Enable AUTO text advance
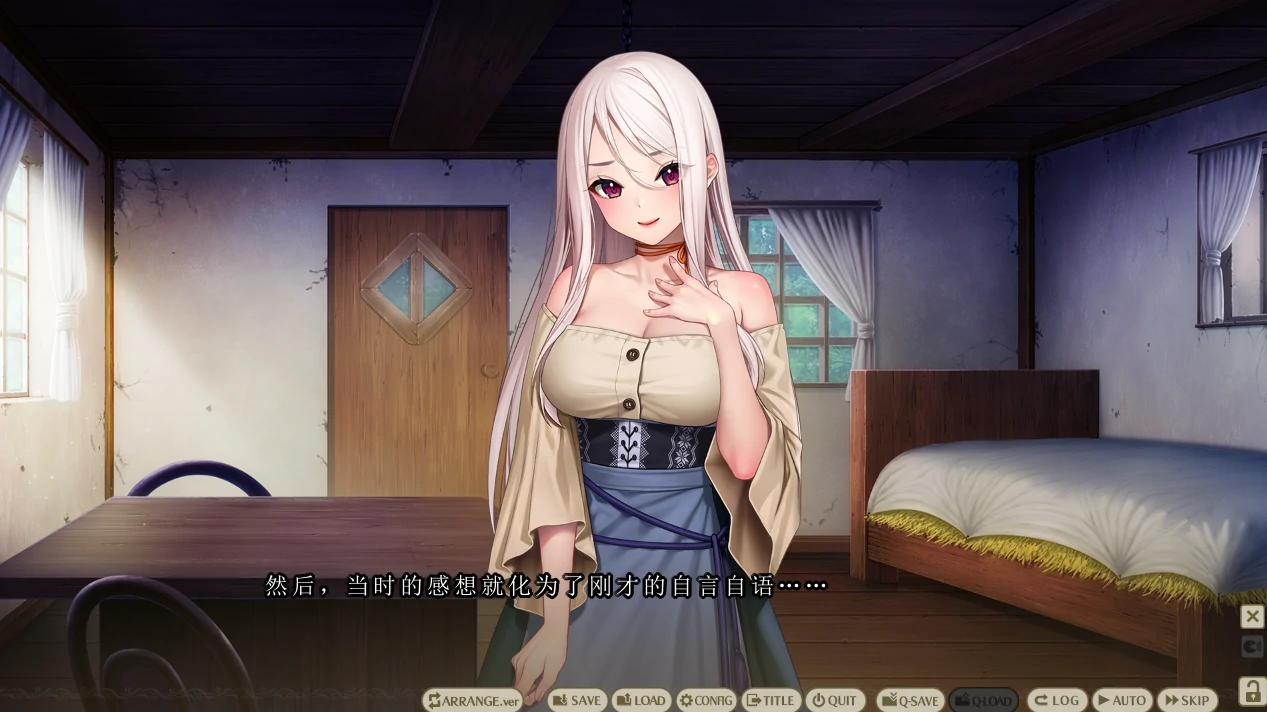1267x712 pixels. [x=1121, y=700]
